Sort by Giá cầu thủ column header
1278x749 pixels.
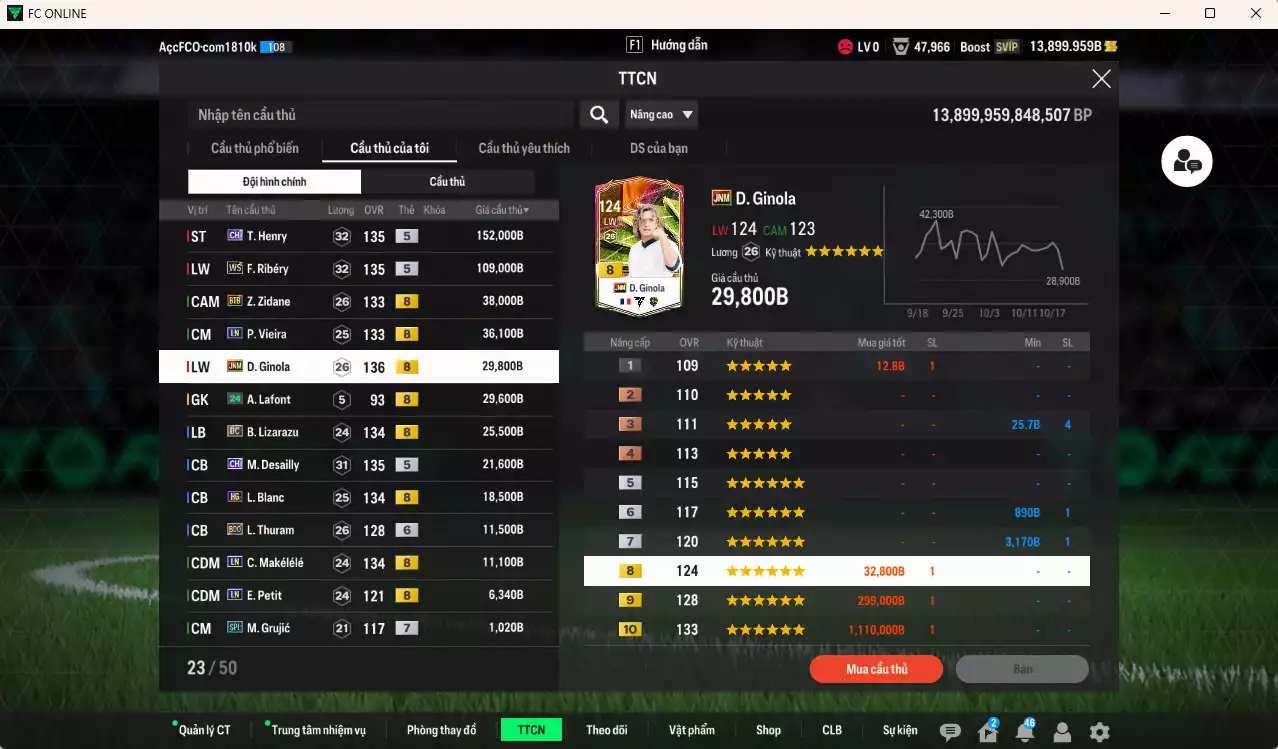coord(502,210)
